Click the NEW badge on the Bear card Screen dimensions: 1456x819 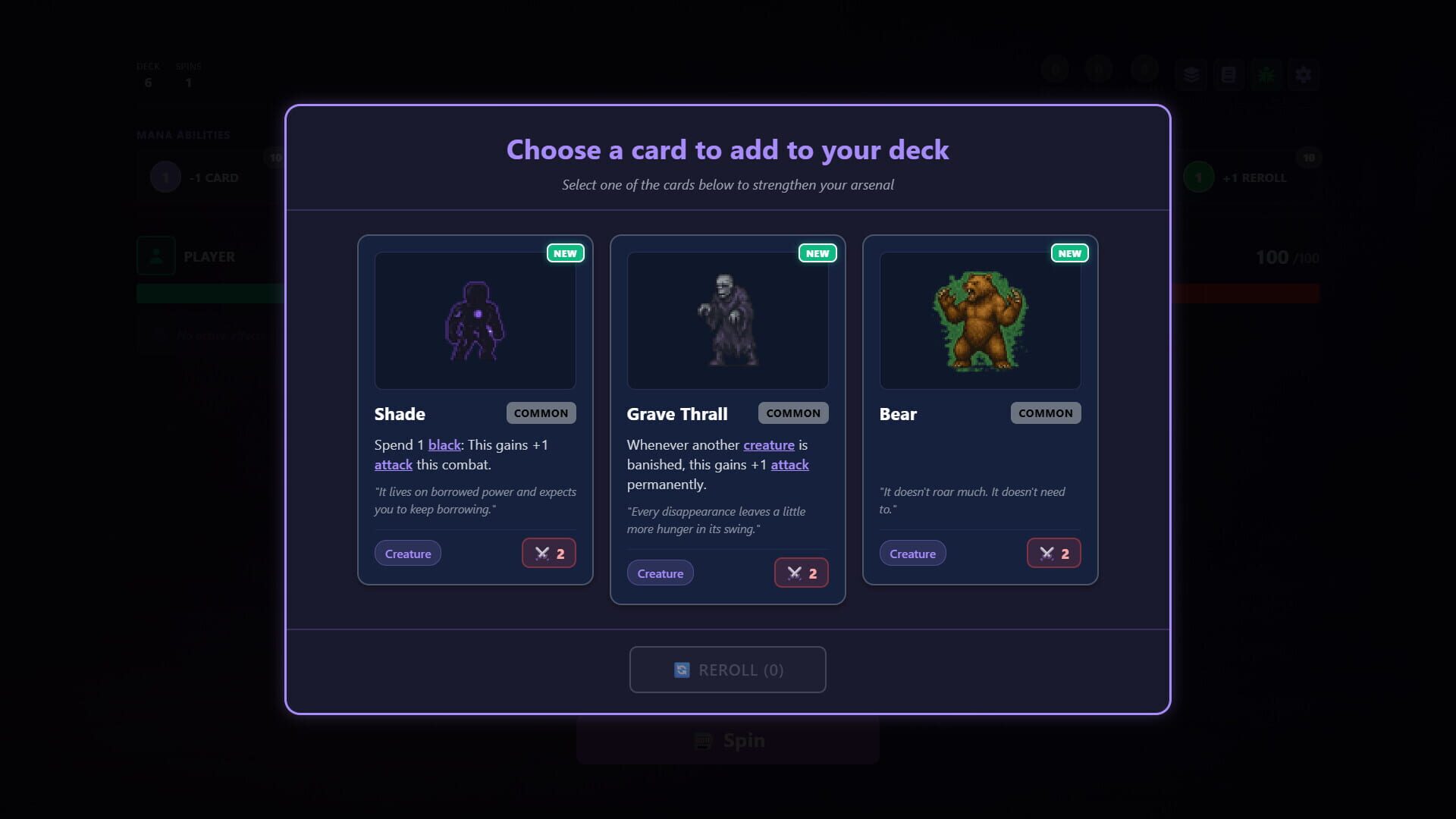(1069, 253)
